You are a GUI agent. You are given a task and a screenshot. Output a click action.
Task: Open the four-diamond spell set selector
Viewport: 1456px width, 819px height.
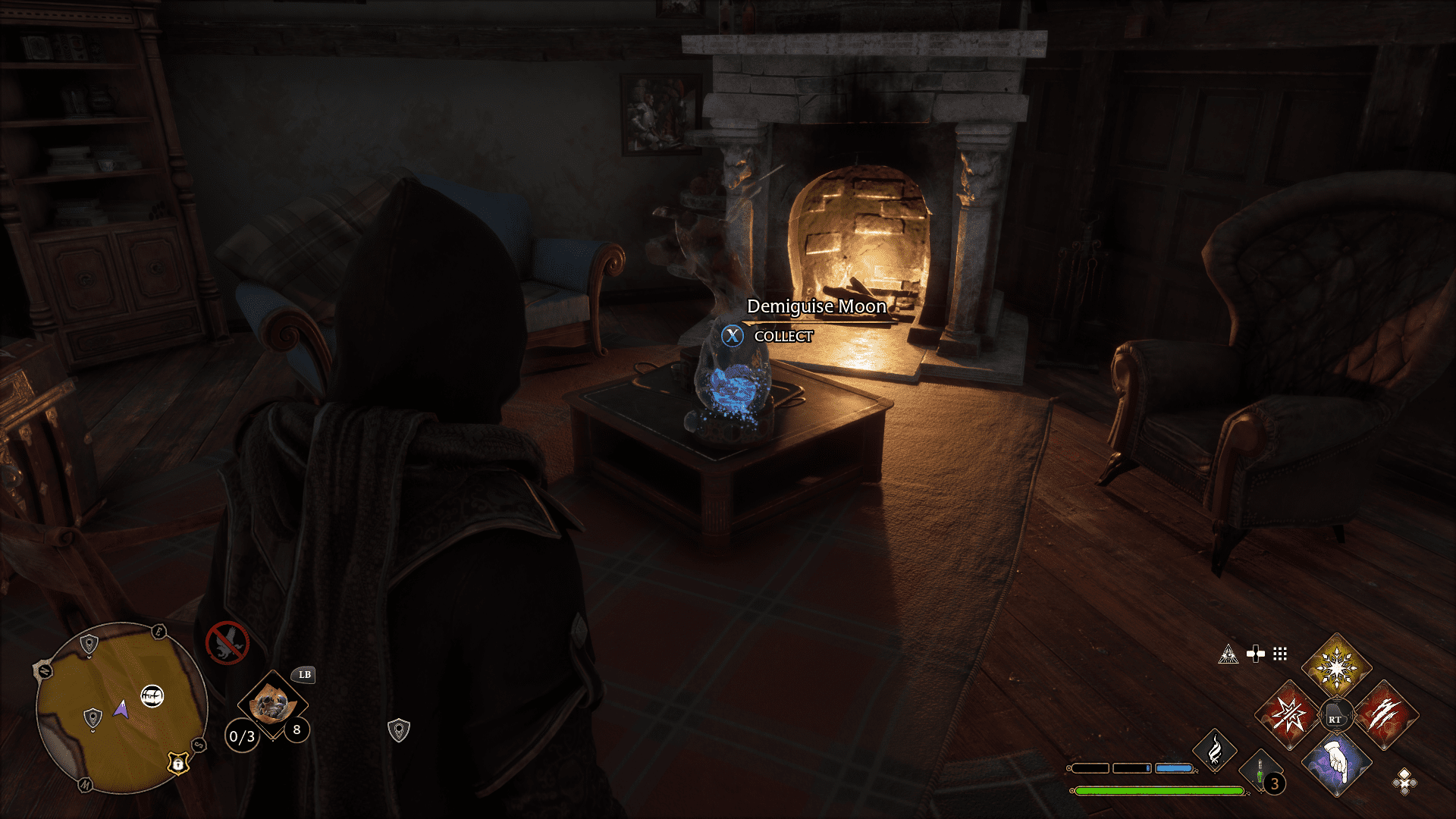click(1404, 781)
